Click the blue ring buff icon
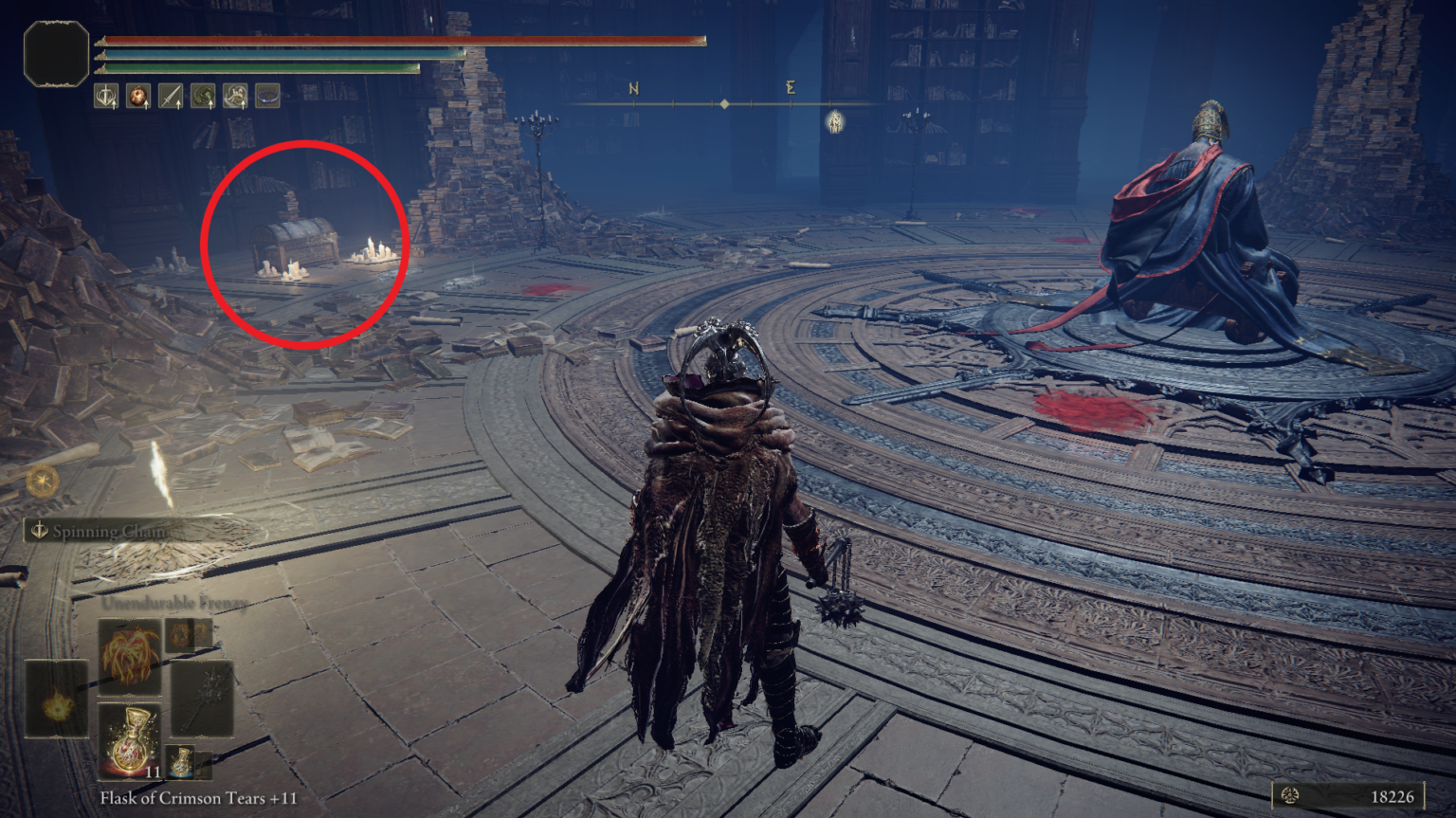 pos(267,95)
